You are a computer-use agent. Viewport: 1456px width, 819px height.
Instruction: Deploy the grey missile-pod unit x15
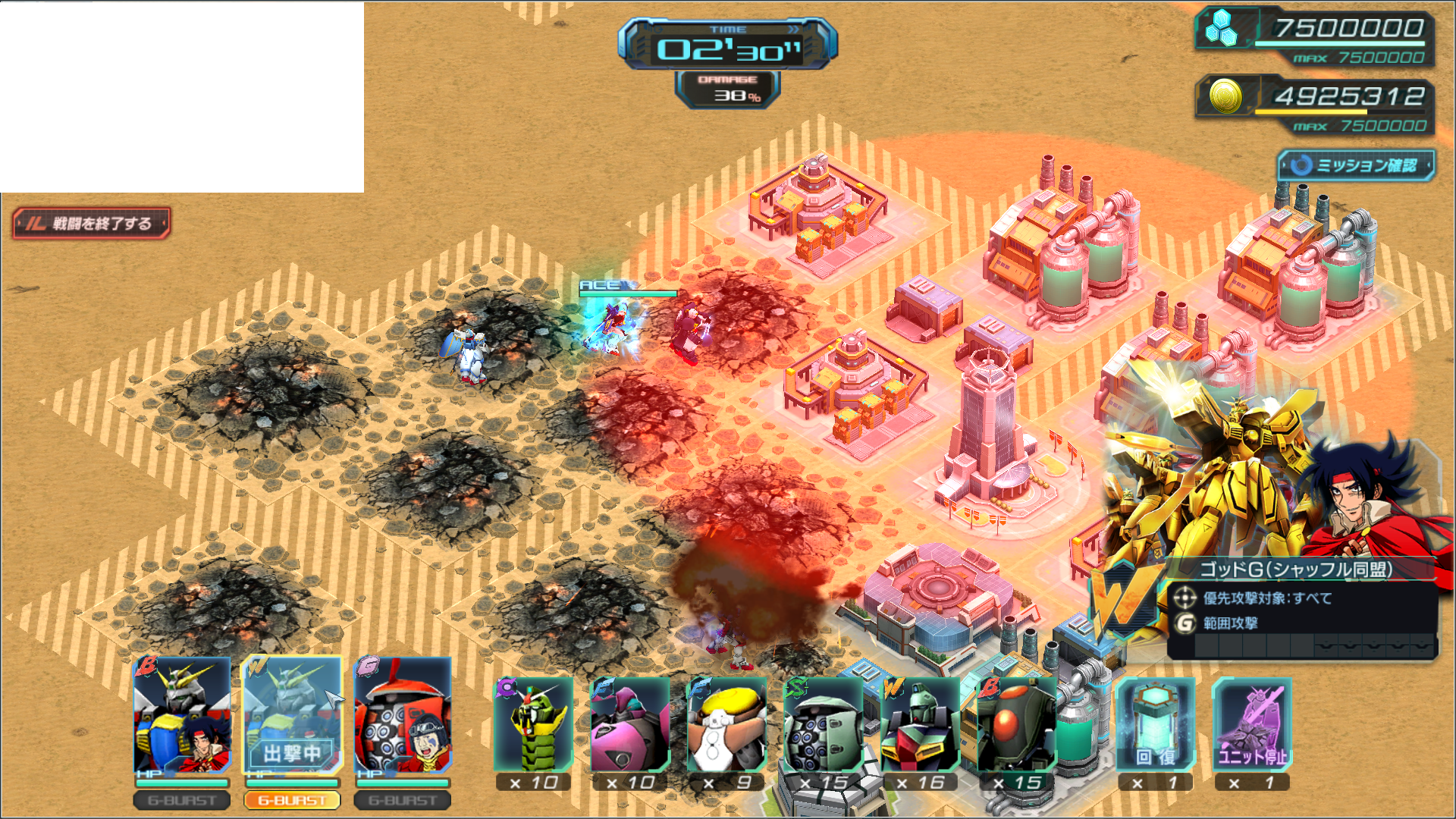point(823,726)
